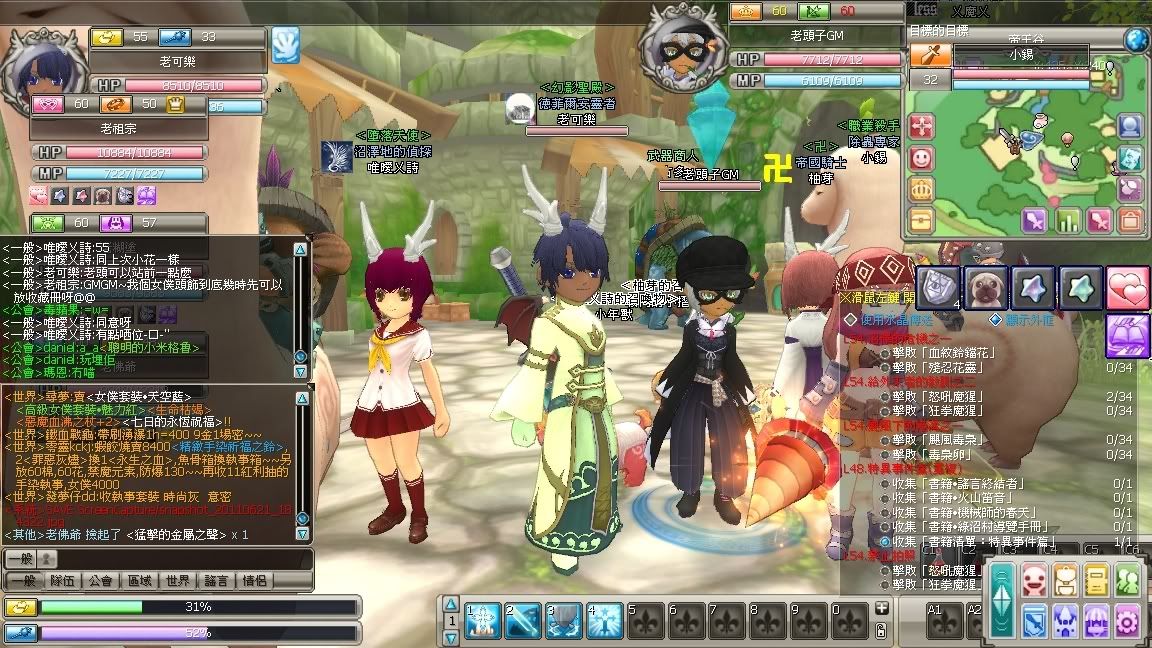The height and width of the screenshot is (648, 1152).
Task: Open the yellow notebook quest journal
Action: 1097,580
